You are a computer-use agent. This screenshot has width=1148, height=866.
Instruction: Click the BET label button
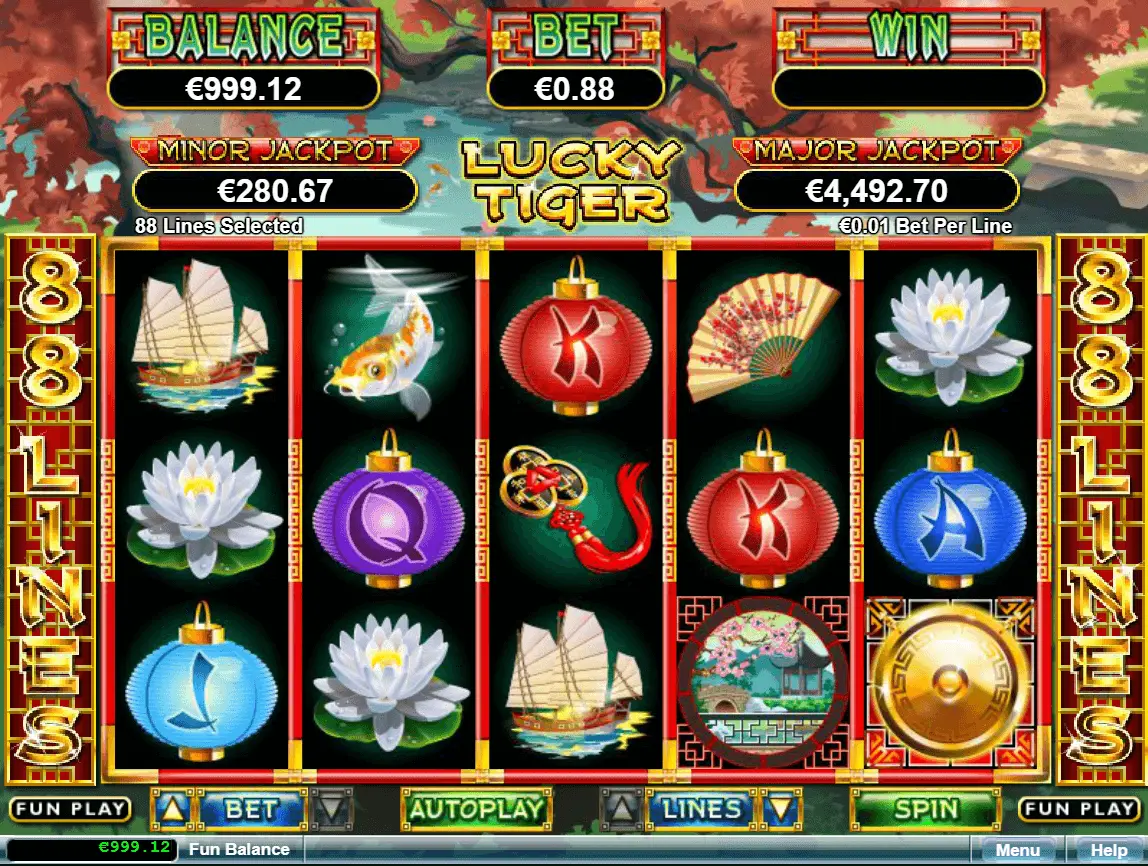coord(251,809)
